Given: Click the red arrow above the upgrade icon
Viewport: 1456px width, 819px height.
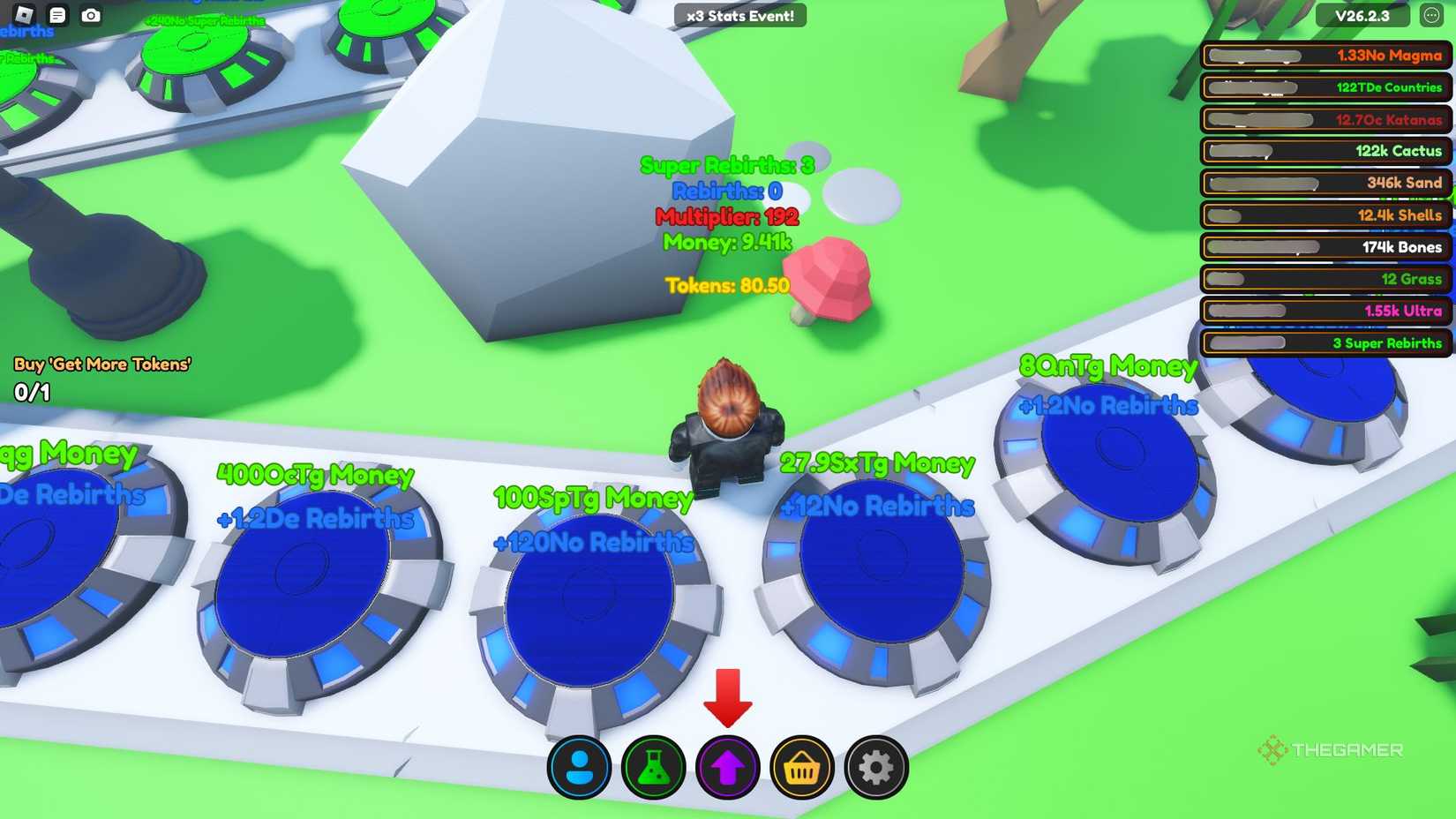Looking at the screenshot, I should [728, 697].
